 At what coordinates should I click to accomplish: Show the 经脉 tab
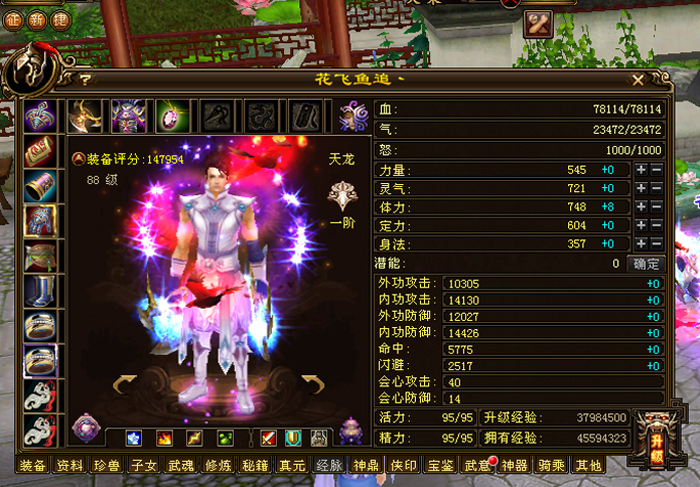(x=329, y=465)
